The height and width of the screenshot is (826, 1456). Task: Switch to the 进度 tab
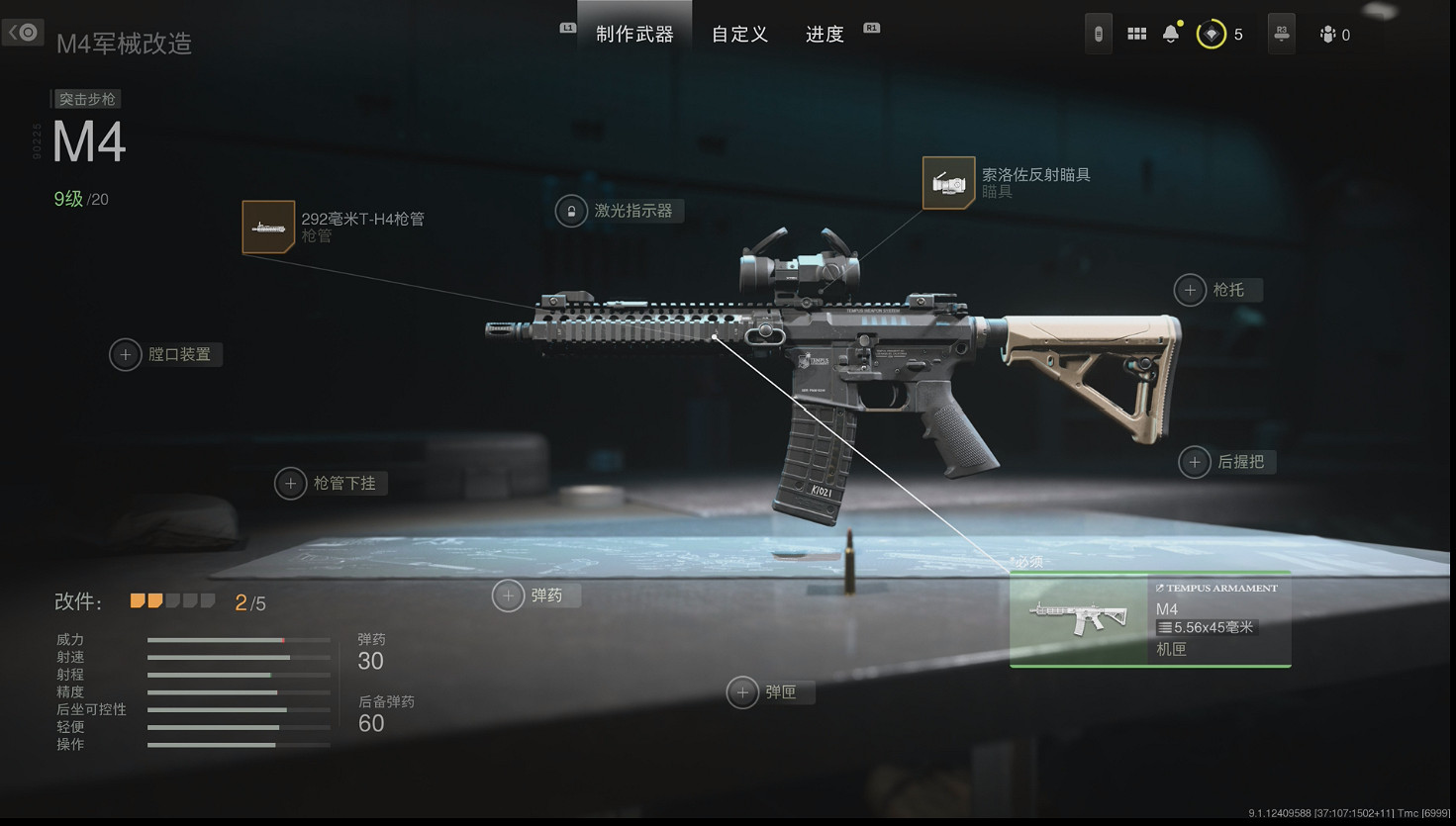[x=824, y=34]
